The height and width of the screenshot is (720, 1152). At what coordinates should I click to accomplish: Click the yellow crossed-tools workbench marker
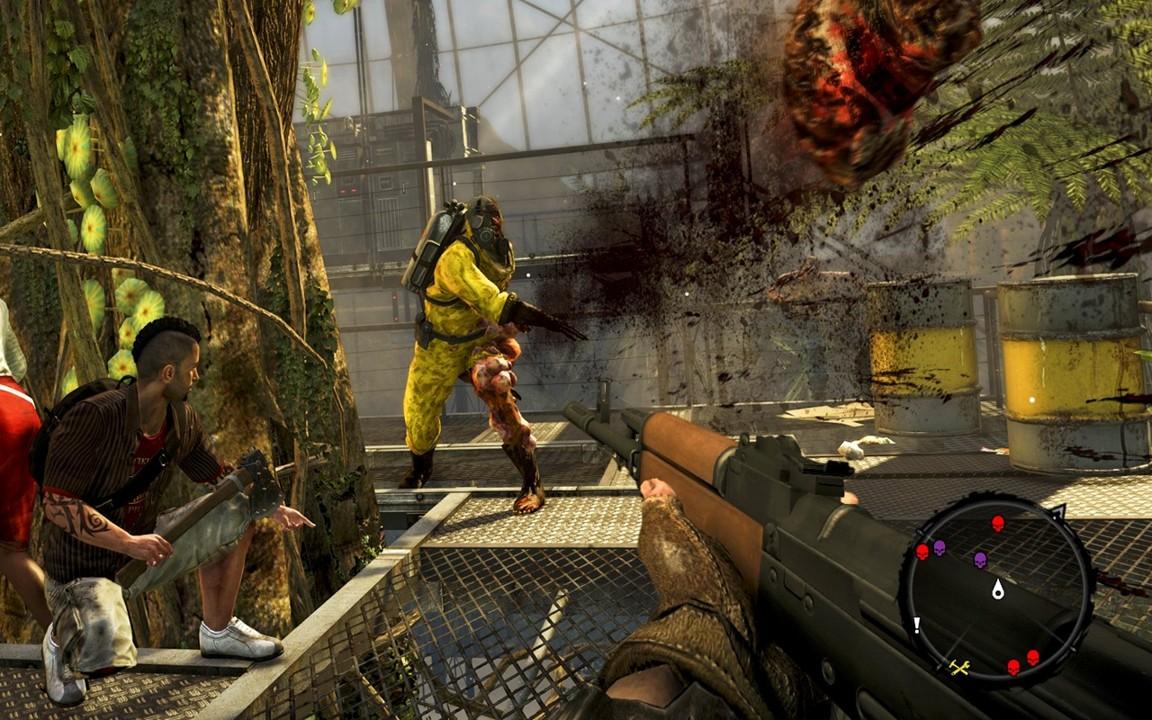tap(960, 667)
